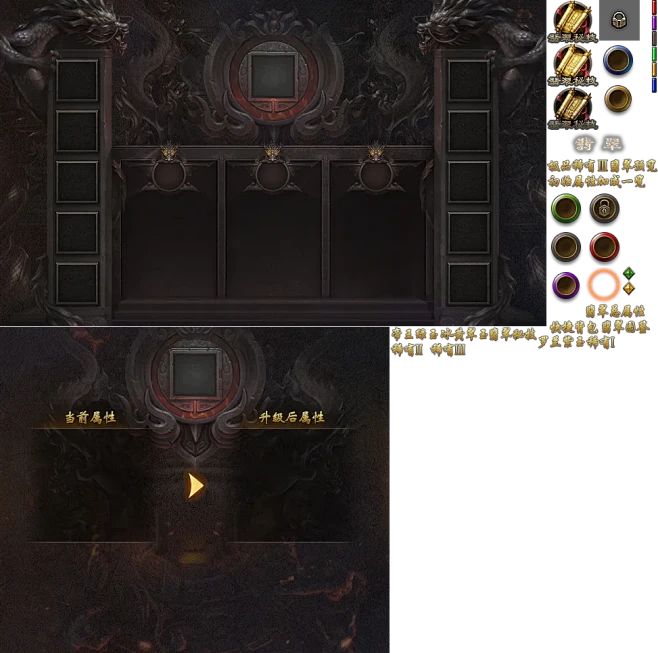Select the square slot above the three dark panels

point(272,73)
